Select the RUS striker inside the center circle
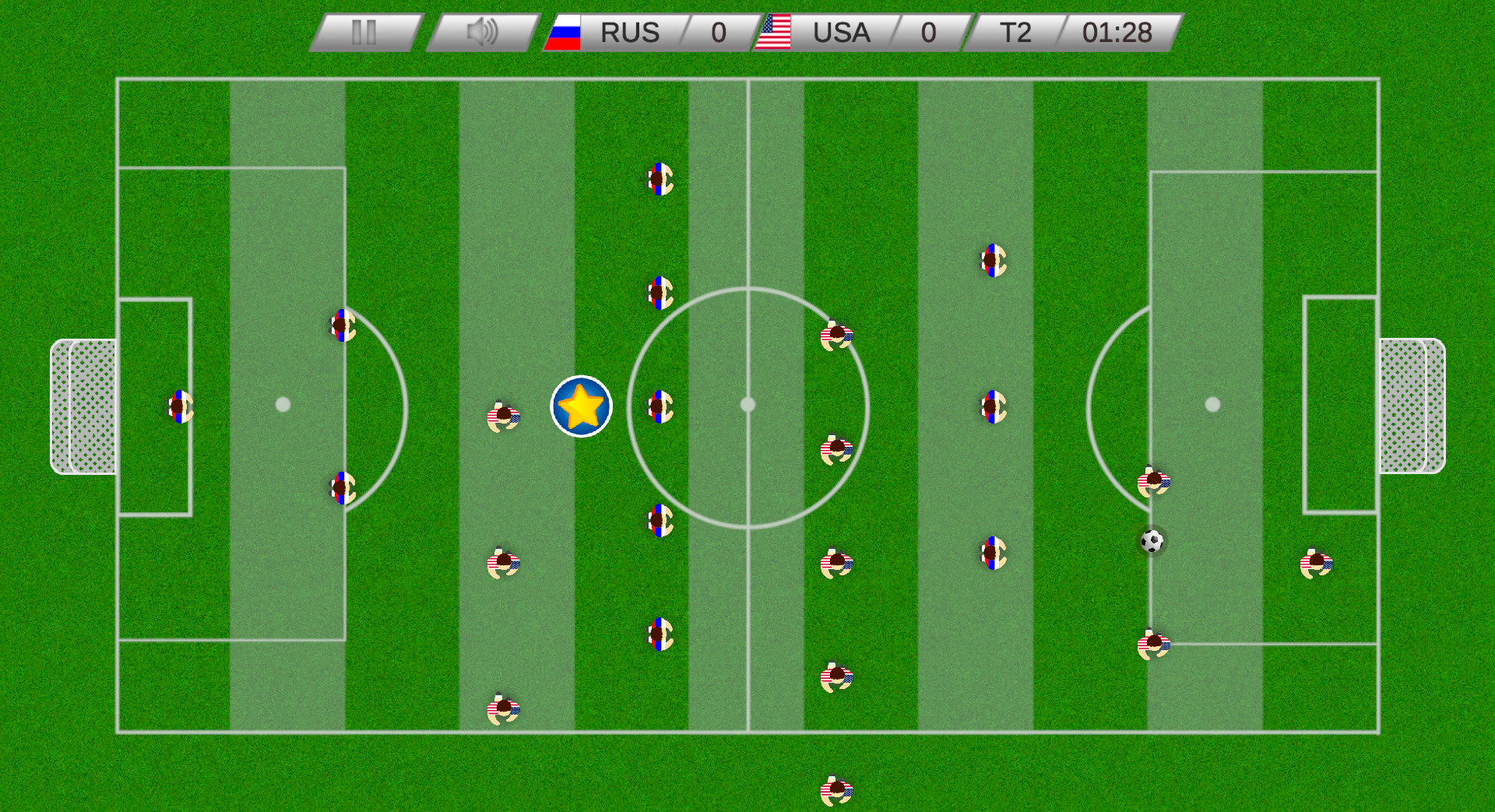The height and width of the screenshot is (812, 1495). [x=658, y=405]
